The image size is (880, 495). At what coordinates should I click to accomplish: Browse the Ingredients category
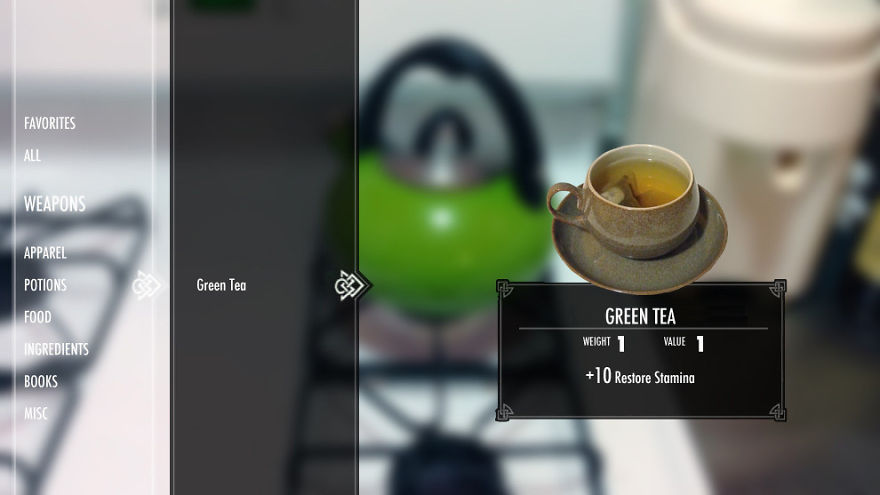pos(56,350)
